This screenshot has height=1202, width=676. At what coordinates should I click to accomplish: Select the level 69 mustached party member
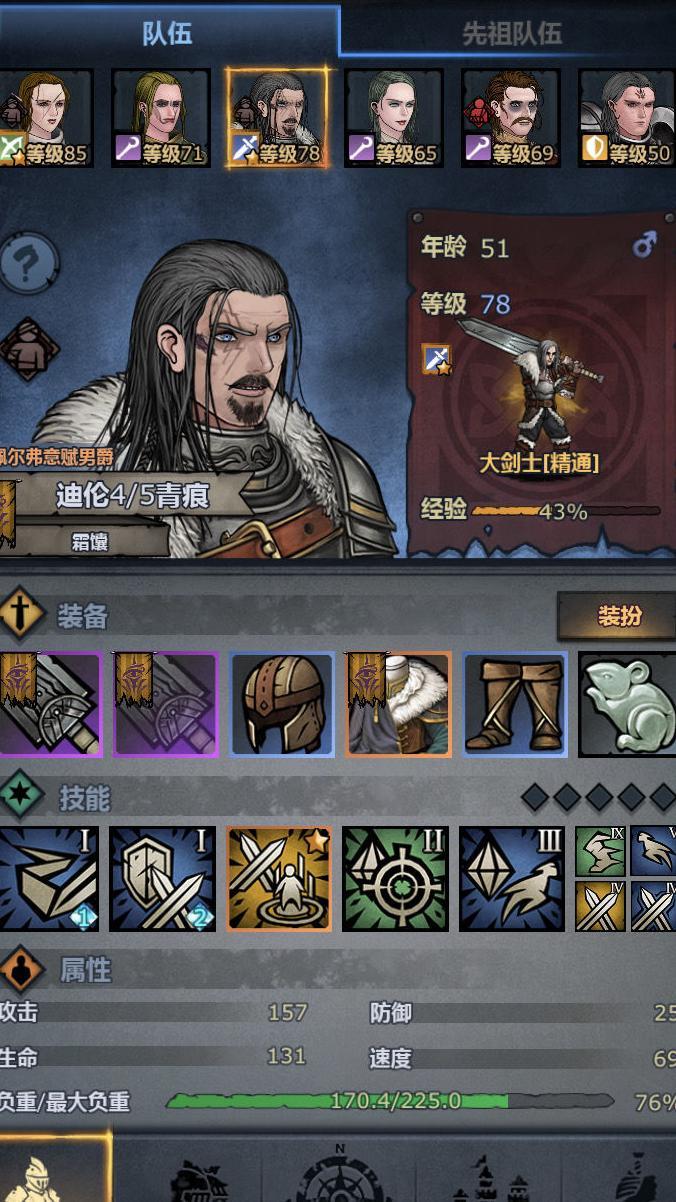510,117
